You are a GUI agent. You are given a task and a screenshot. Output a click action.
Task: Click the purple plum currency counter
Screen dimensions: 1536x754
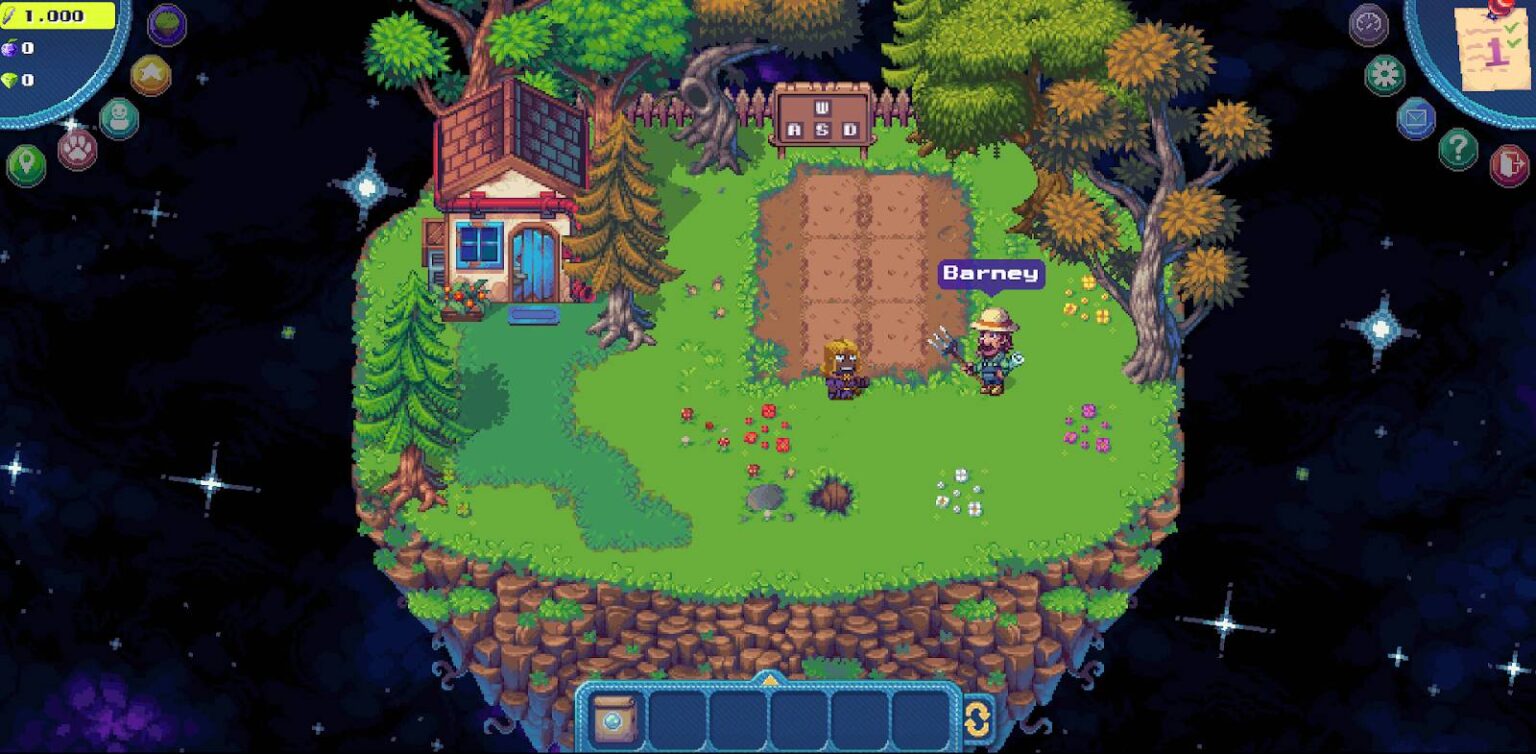[20, 48]
